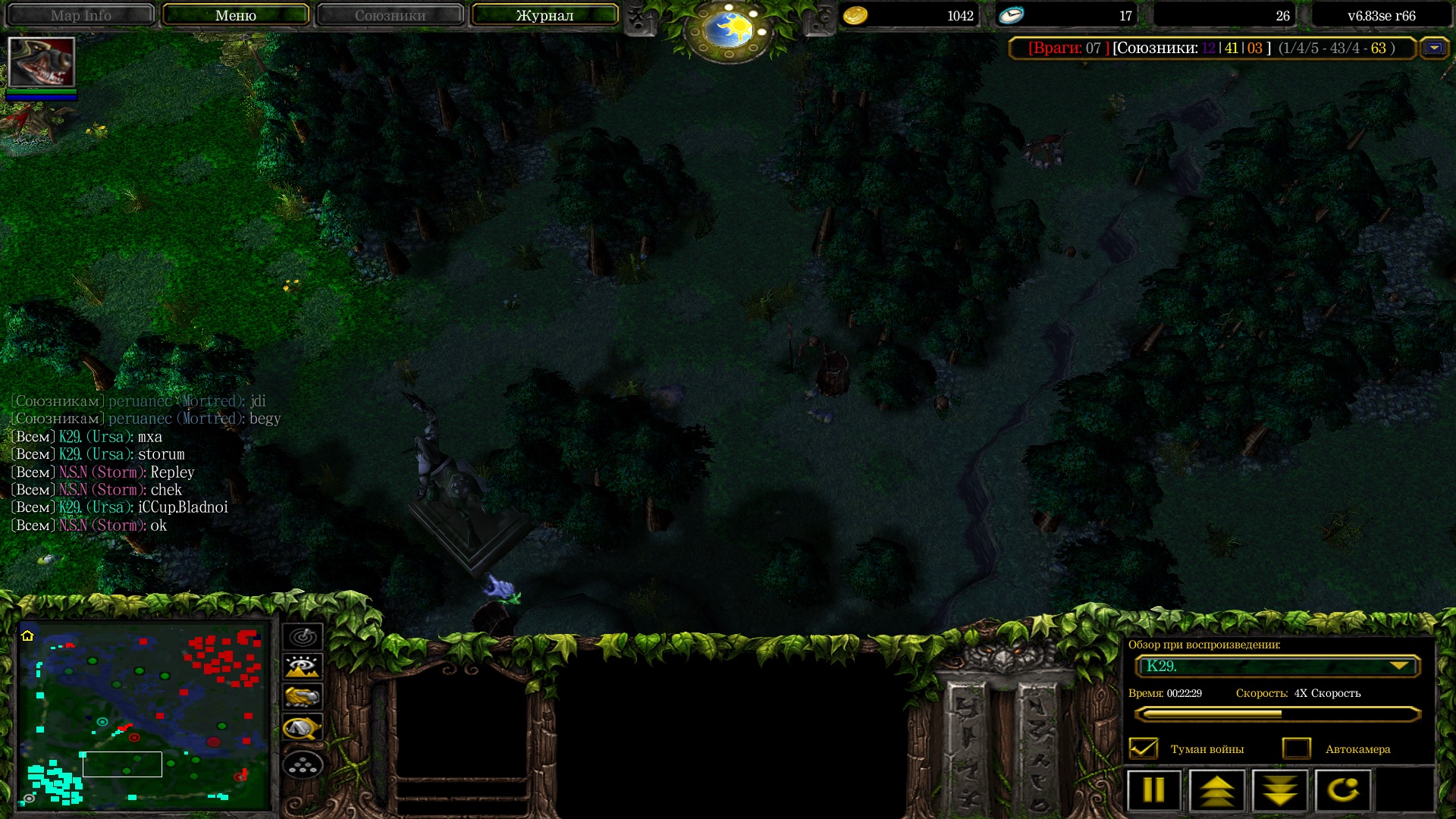Viewport: 1456px width, 819px height.
Task: Click the replay speed progress slider
Action: pos(1277,714)
